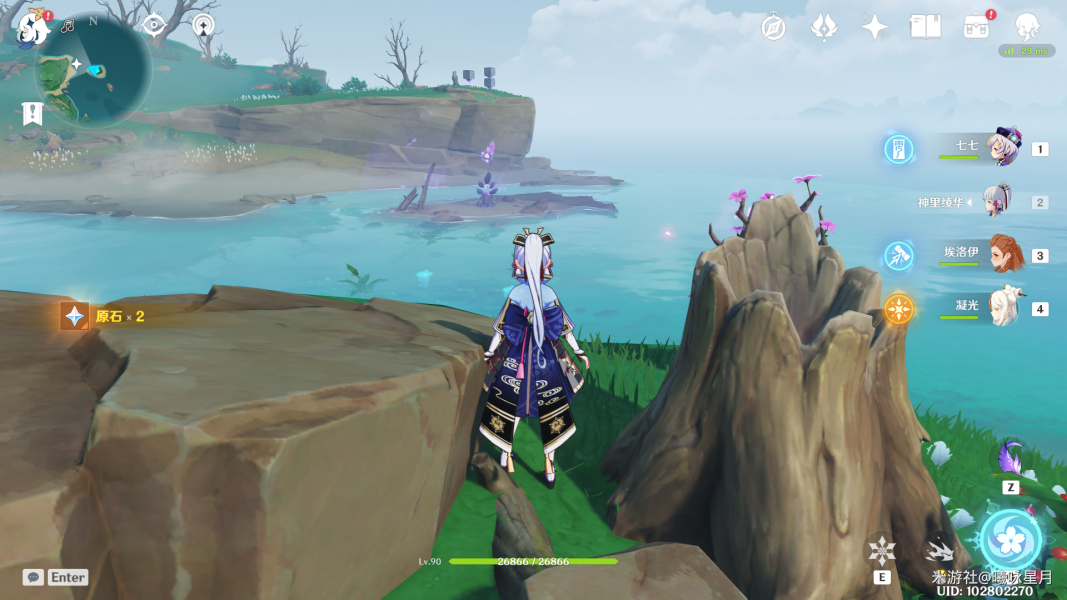
Task: Switch to party member 埃洛伊
Action: 1002,254
